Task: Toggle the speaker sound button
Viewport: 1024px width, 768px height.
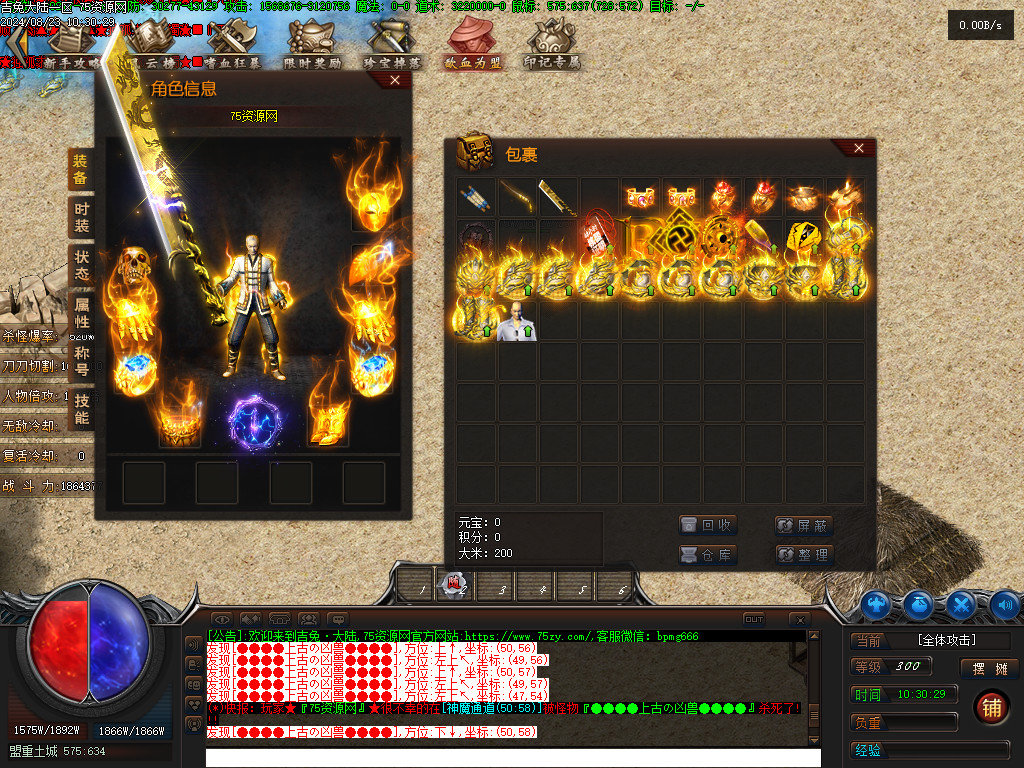Action: pos(1003,604)
